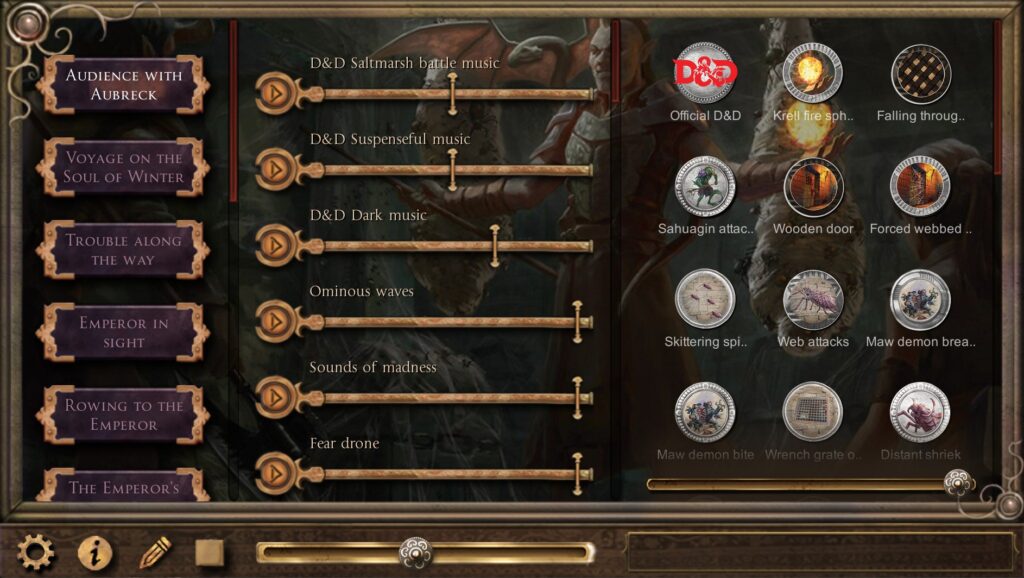Activate the Maw demon breath sound
The image size is (1024, 578).
(x=920, y=300)
